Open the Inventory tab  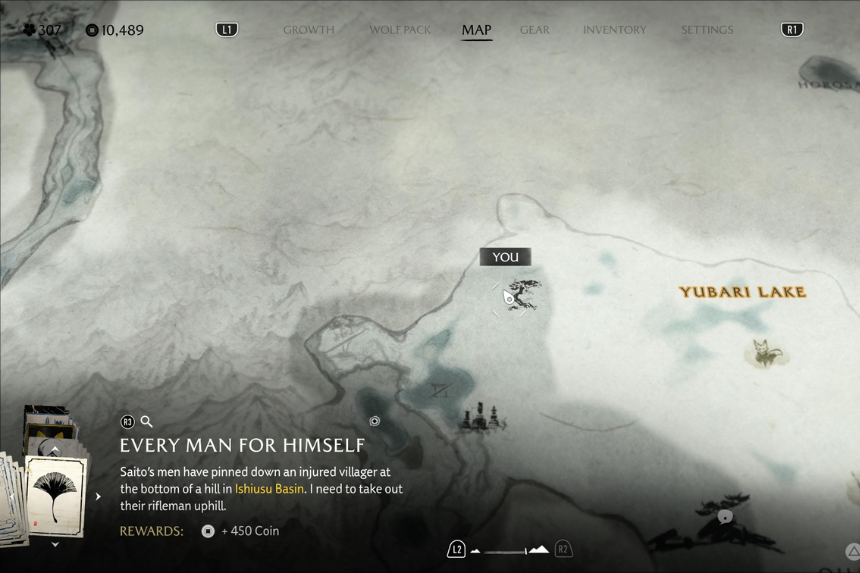(614, 30)
